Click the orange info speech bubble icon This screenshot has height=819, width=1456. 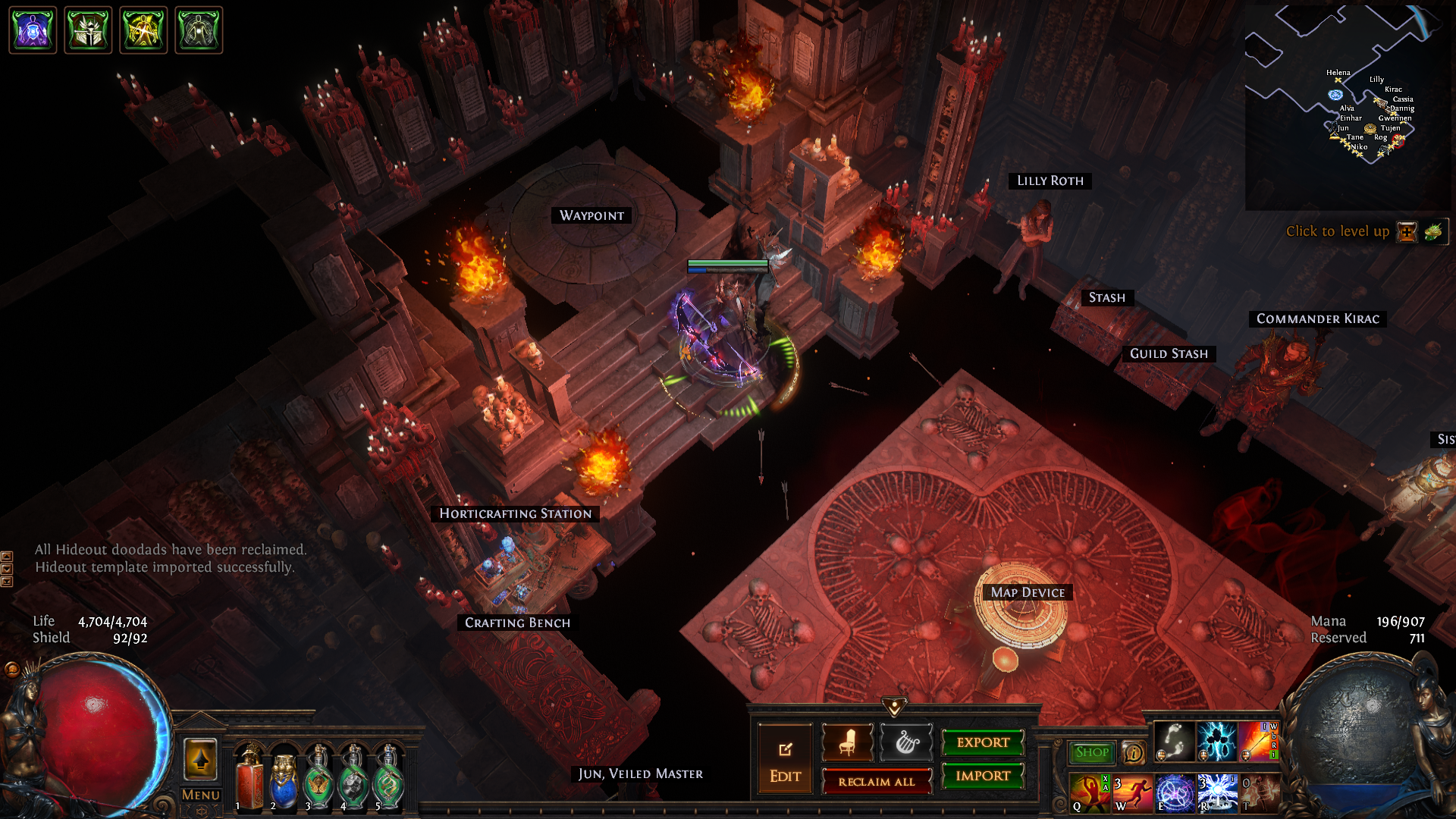click(x=1134, y=752)
